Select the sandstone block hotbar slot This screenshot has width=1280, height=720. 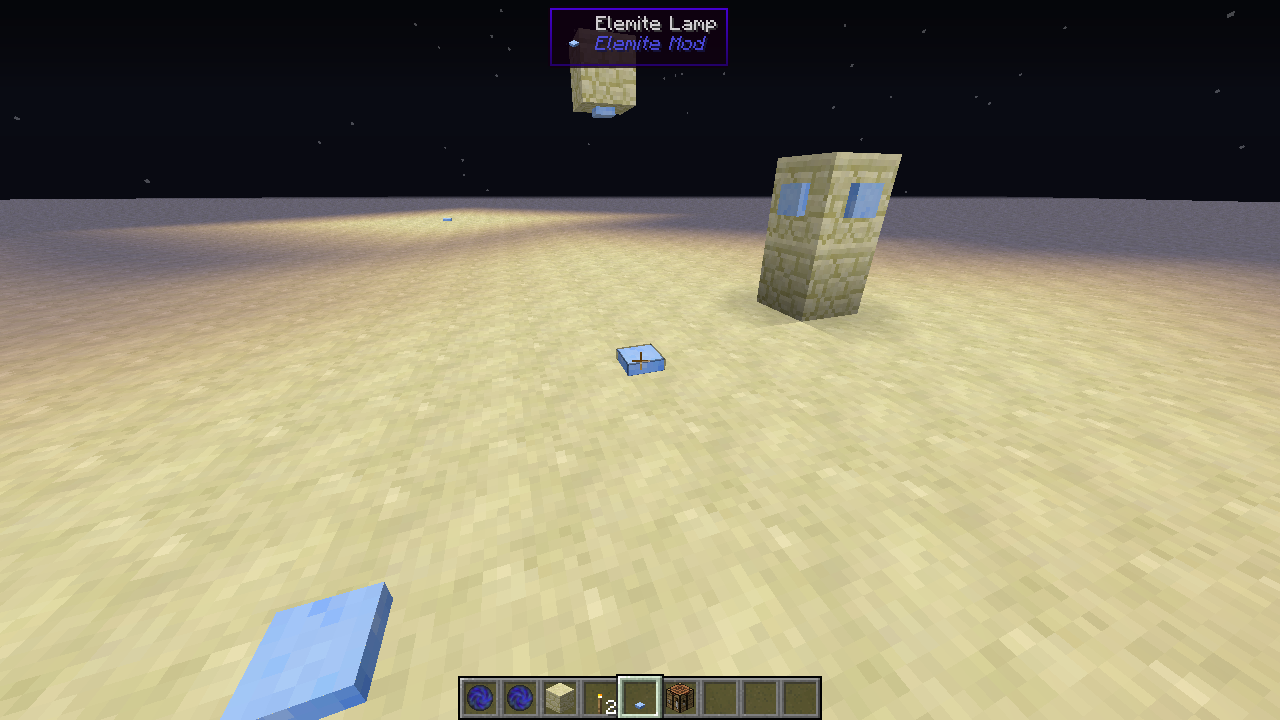(x=560, y=698)
